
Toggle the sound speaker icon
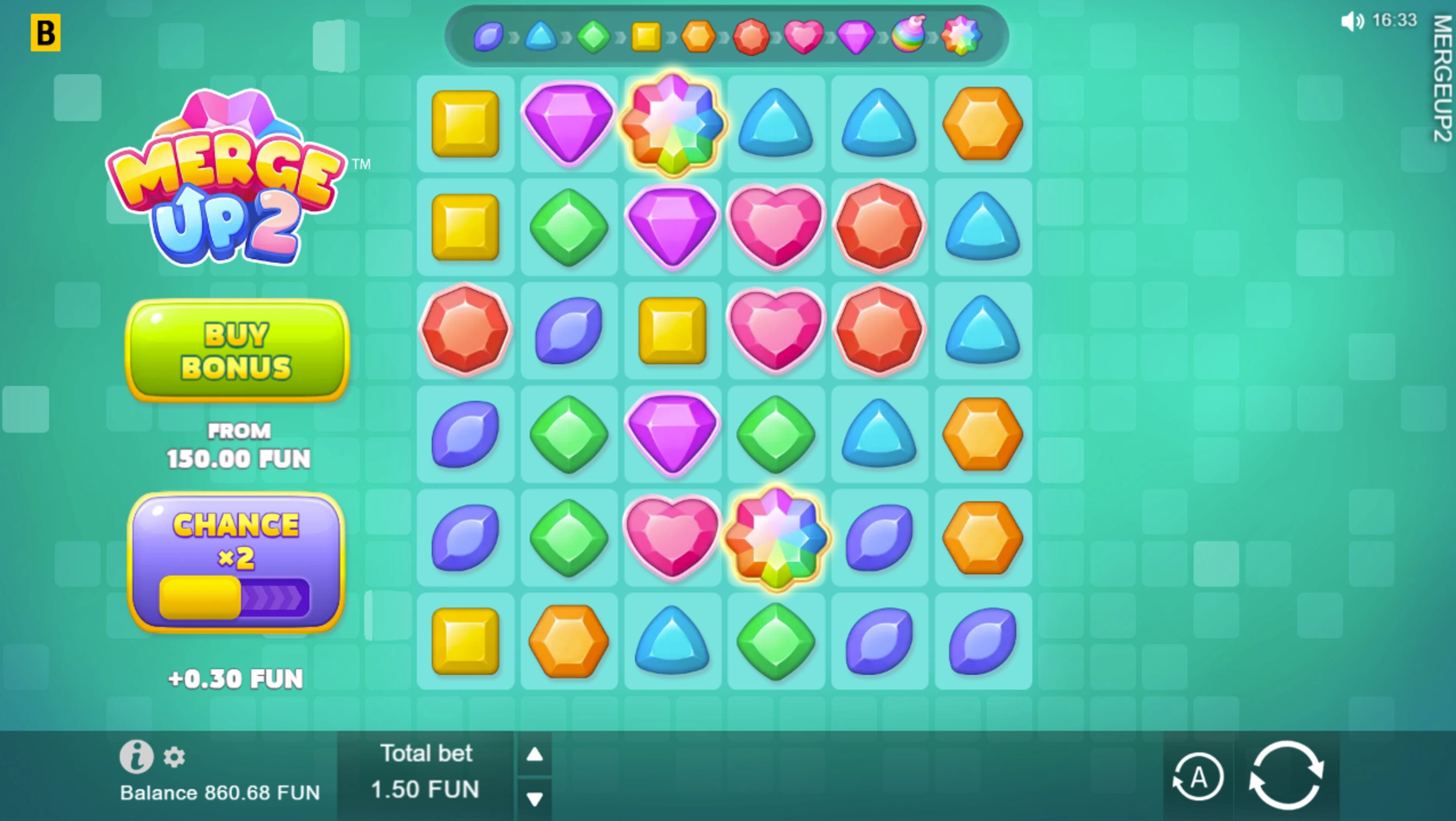click(x=1352, y=22)
